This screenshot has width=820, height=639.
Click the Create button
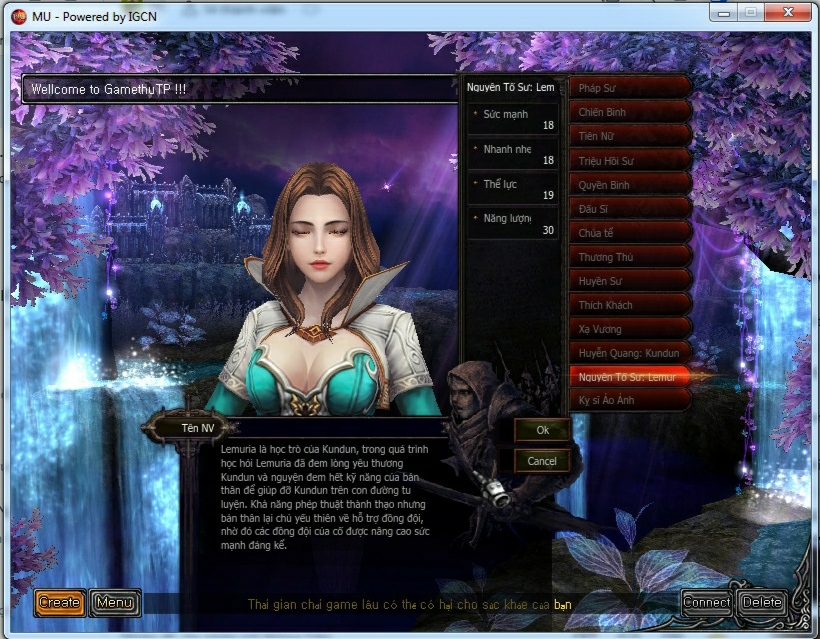tap(59, 602)
